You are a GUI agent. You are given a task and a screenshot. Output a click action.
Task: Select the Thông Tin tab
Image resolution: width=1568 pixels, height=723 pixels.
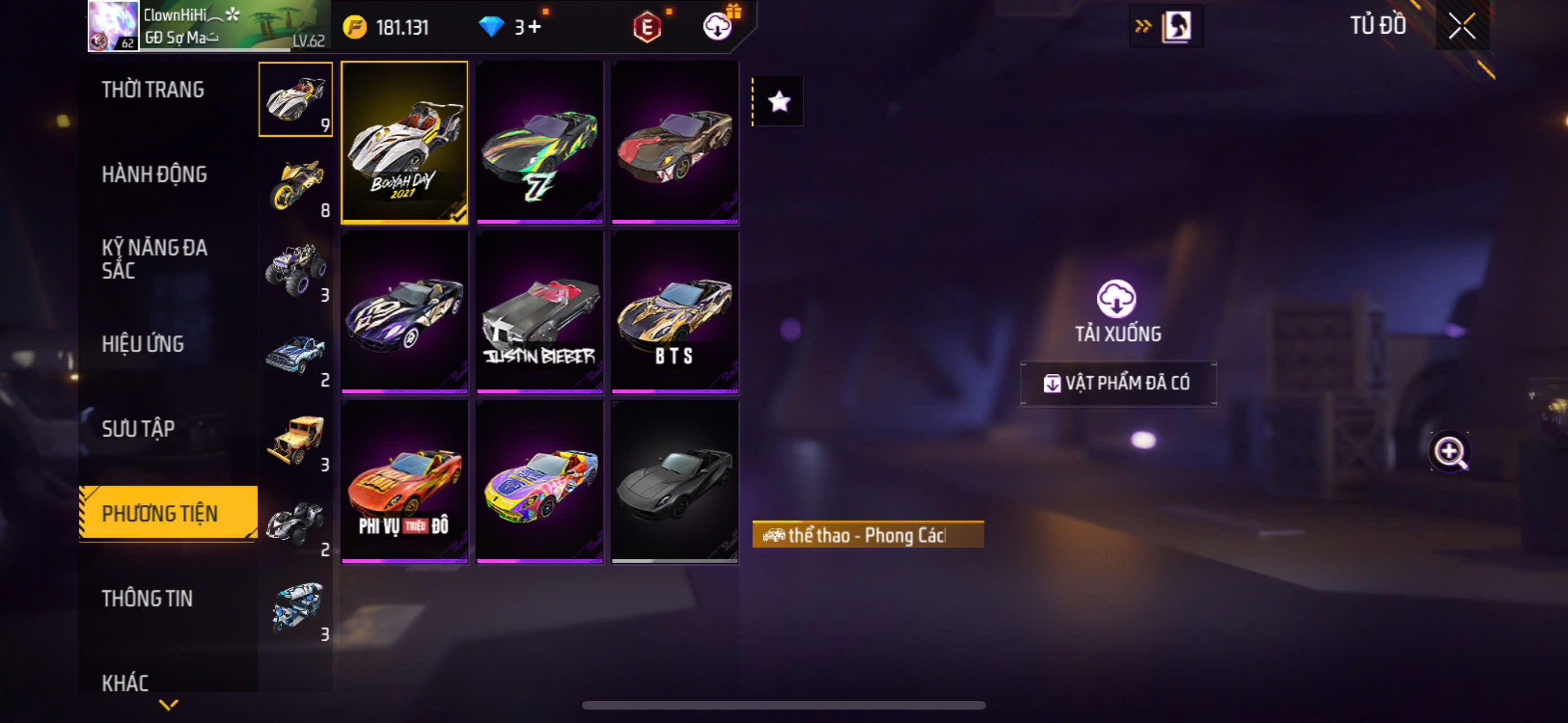pos(147,599)
